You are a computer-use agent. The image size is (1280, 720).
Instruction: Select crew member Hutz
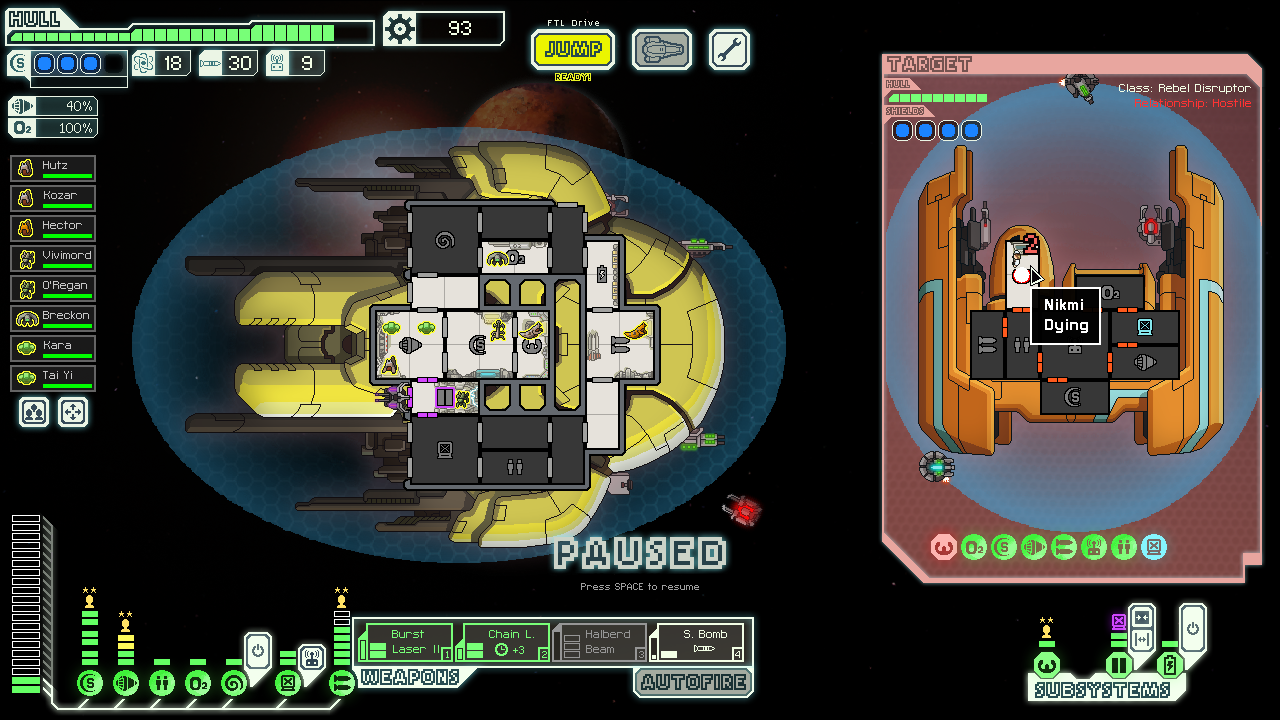pyautogui.click(x=54, y=169)
